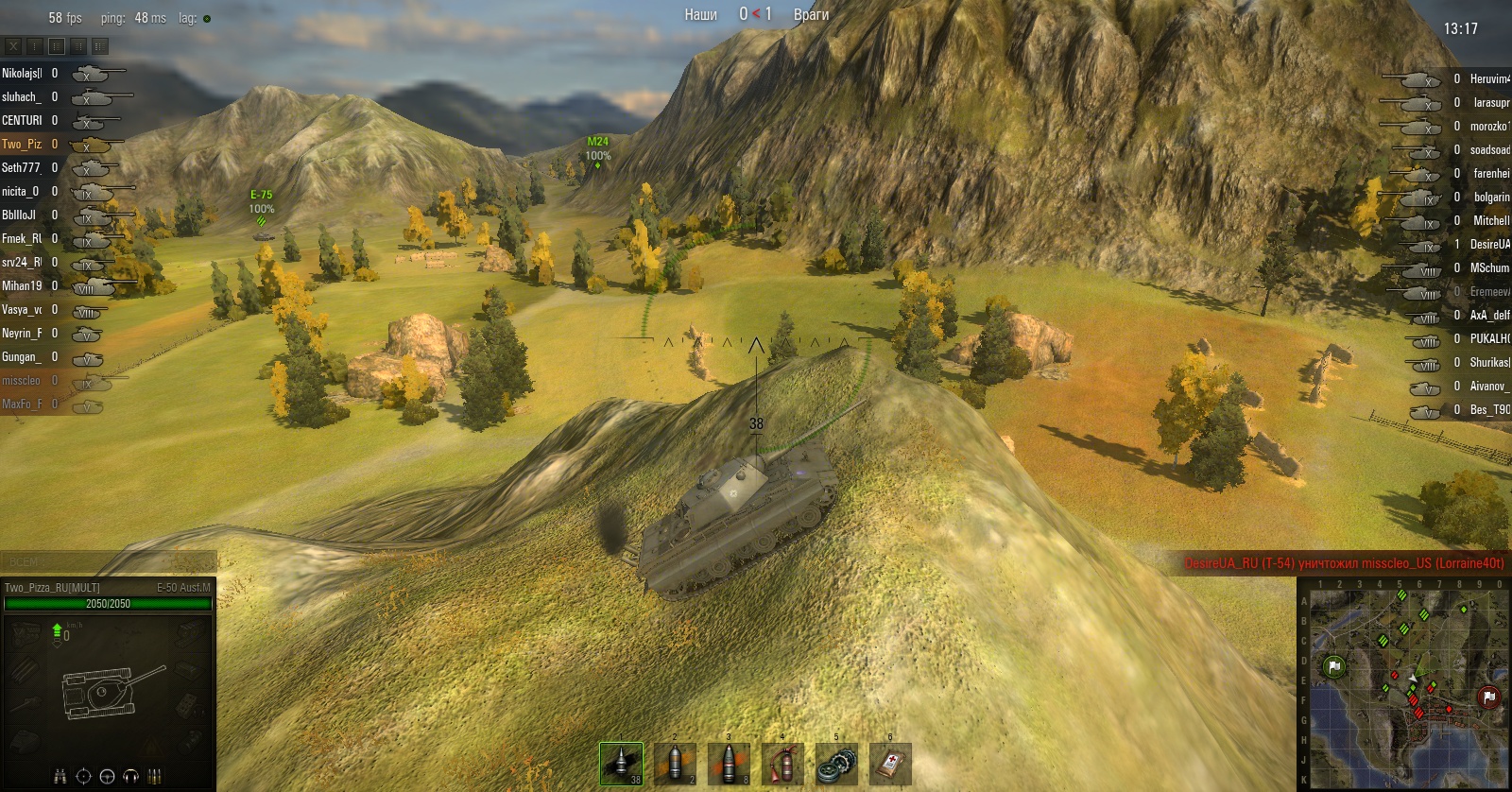This screenshot has width=1512, height=792.
Task: Hide the team panel with the X button
Action: tap(13, 45)
